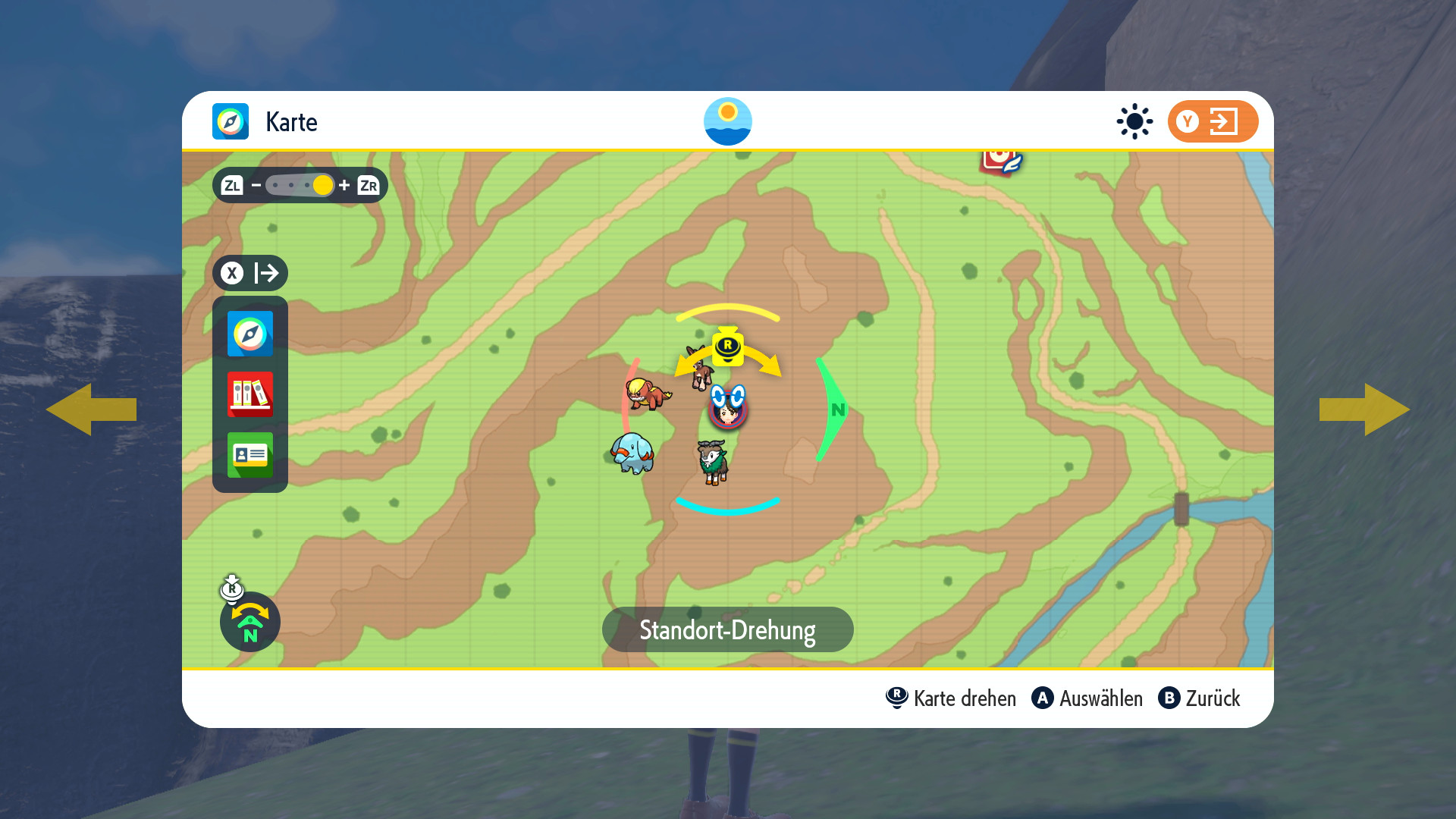
Task: Zoom out with the minus button
Action: click(256, 185)
